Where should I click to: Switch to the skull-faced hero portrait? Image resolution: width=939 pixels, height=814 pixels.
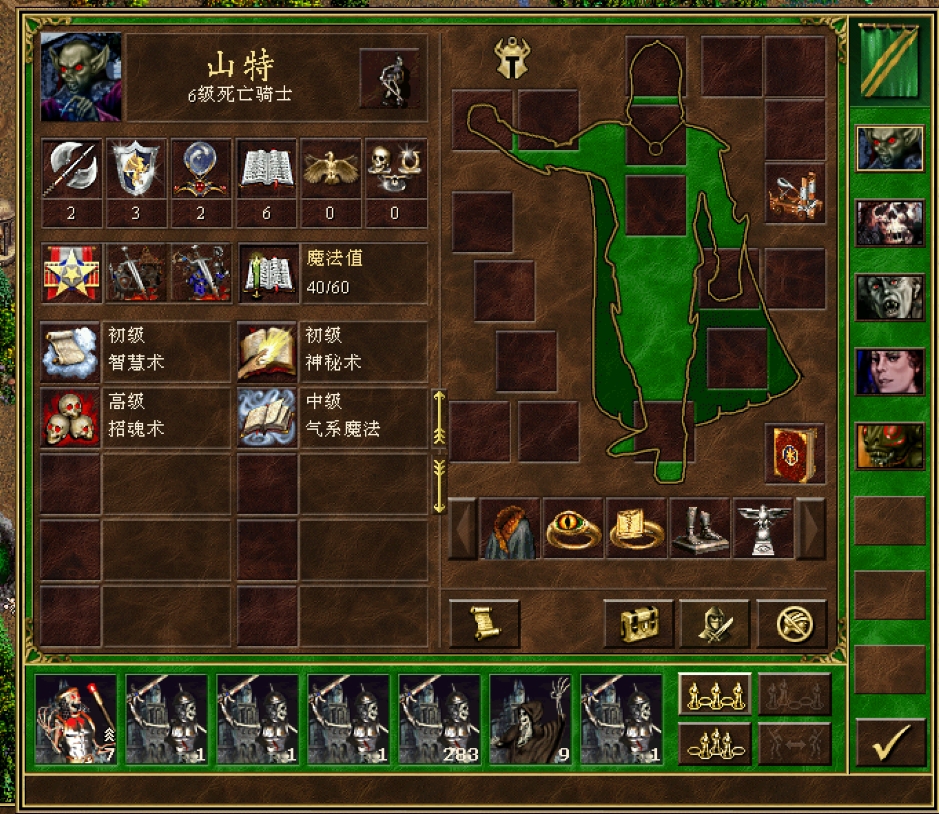(x=890, y=223)
